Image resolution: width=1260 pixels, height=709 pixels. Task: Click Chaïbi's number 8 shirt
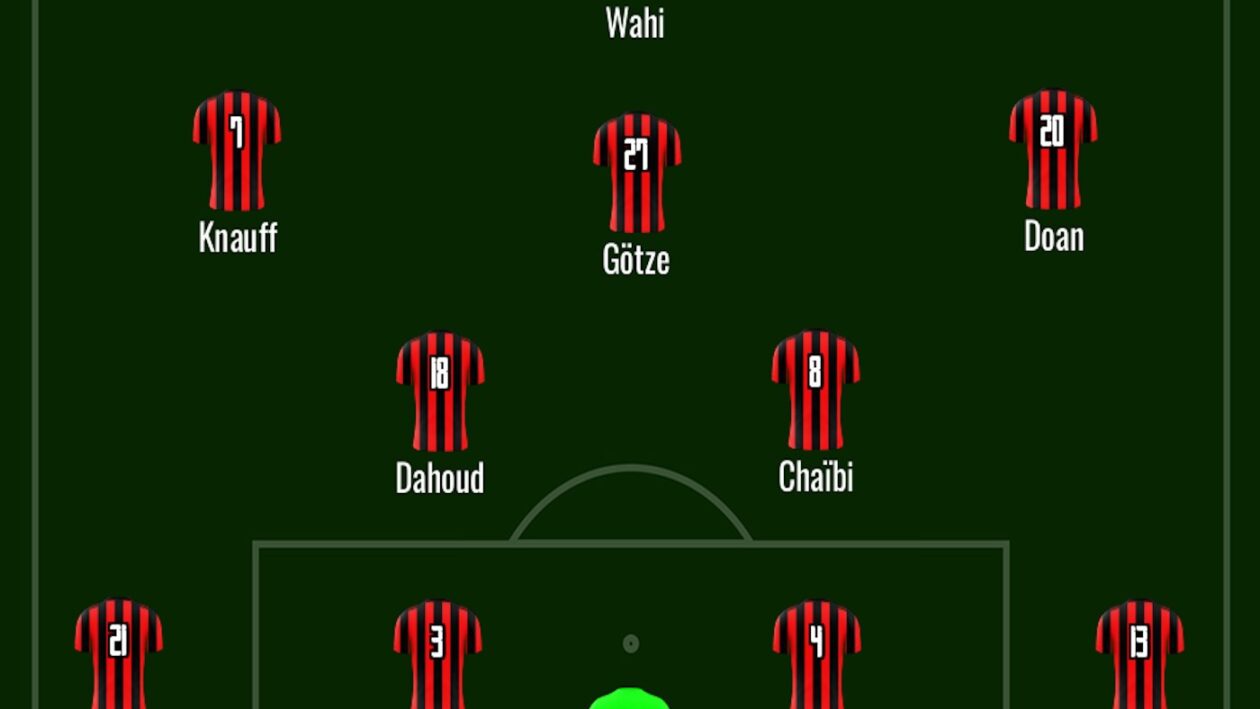[816, 389]
